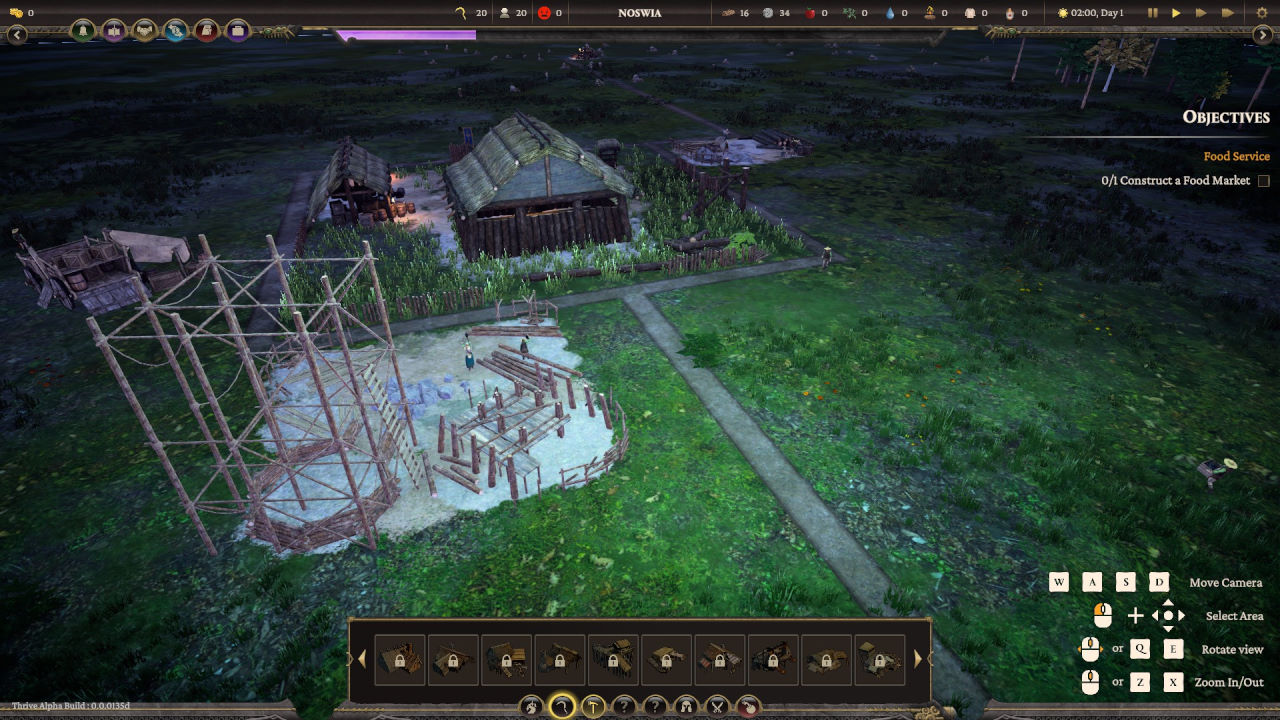
Task: Select the highlighted sickle build category
Action: point(562,707)
